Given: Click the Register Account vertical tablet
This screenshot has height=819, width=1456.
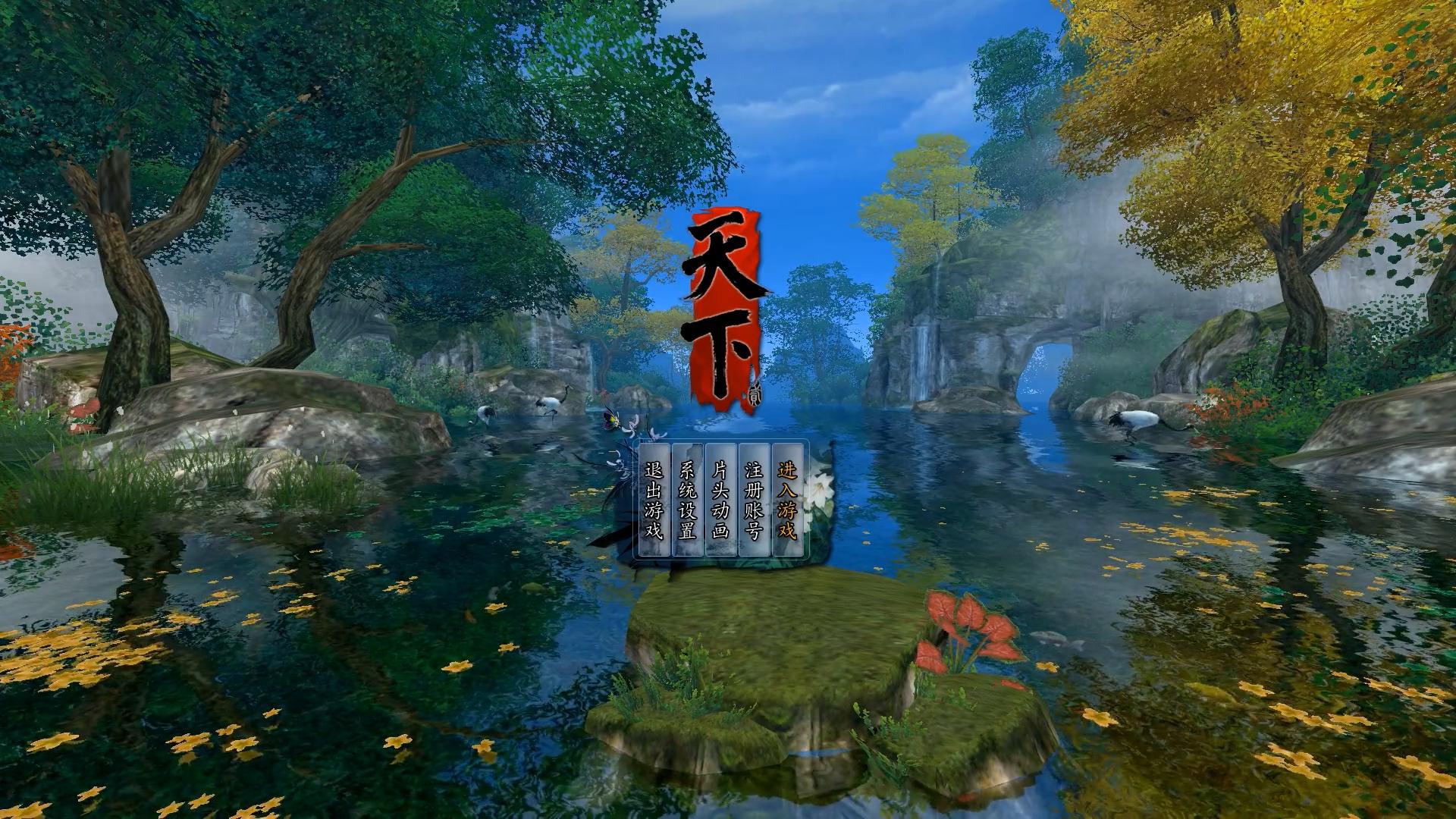Looking at the screenshot, I should (x=754, y=498).
